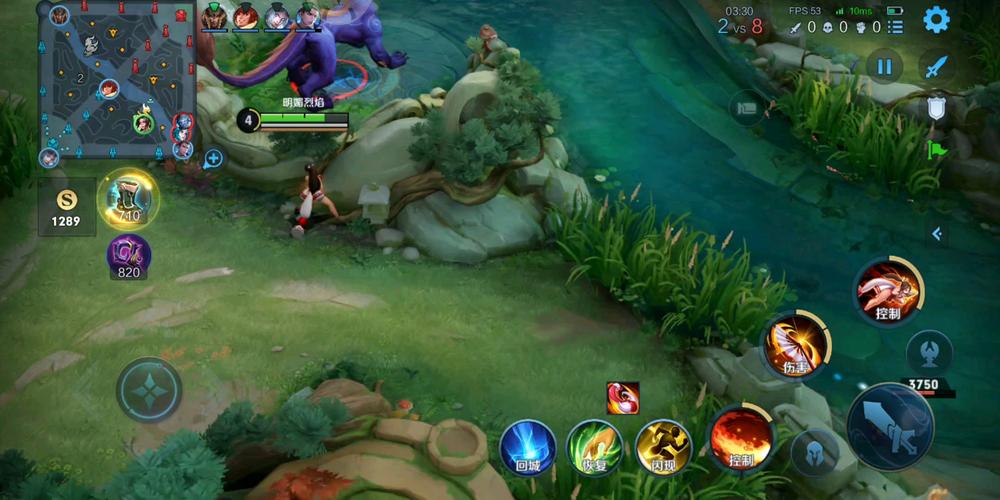Viewport: 1000px width, 500px height.
Task: Use the red active item icon
Action: click(622, 397)
